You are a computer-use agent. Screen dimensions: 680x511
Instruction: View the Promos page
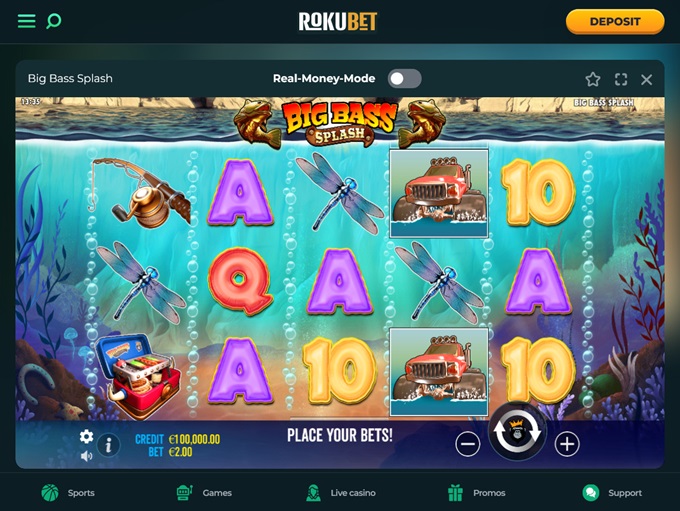coord(476,492)
